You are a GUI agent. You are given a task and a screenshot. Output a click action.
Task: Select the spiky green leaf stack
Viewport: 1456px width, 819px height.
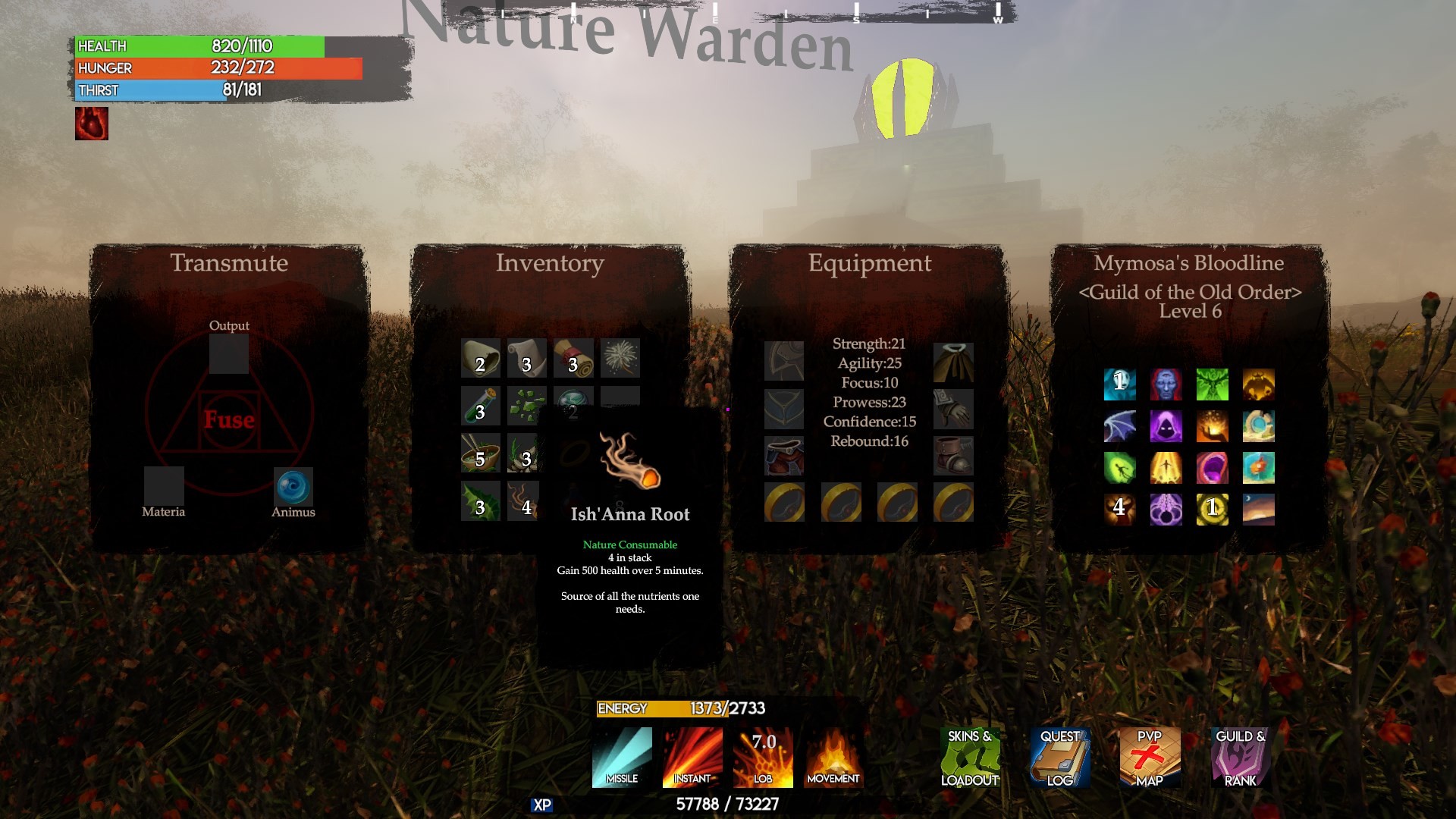click(481, 500)
